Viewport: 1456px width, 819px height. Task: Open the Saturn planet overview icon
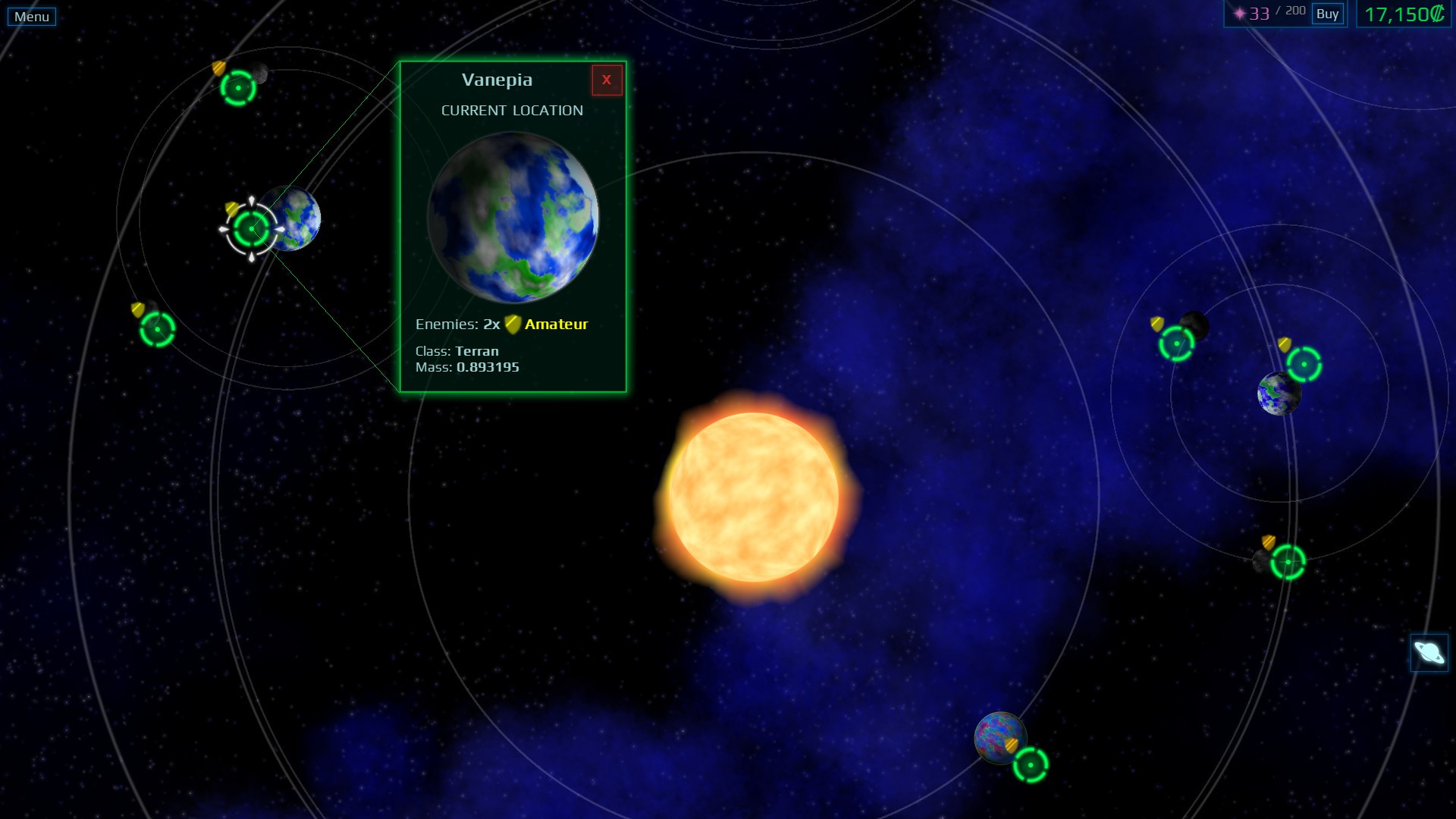[x=1429, y=653]
